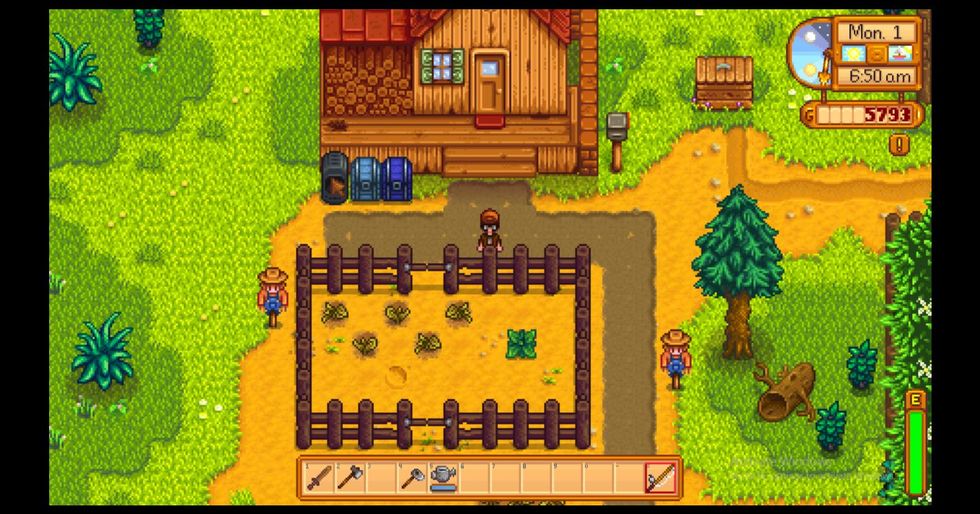Image resolution: width=980 pixels, height=514 pixels.
Task: Equip the axe from the hotbar
Action: tap(348, 478)
